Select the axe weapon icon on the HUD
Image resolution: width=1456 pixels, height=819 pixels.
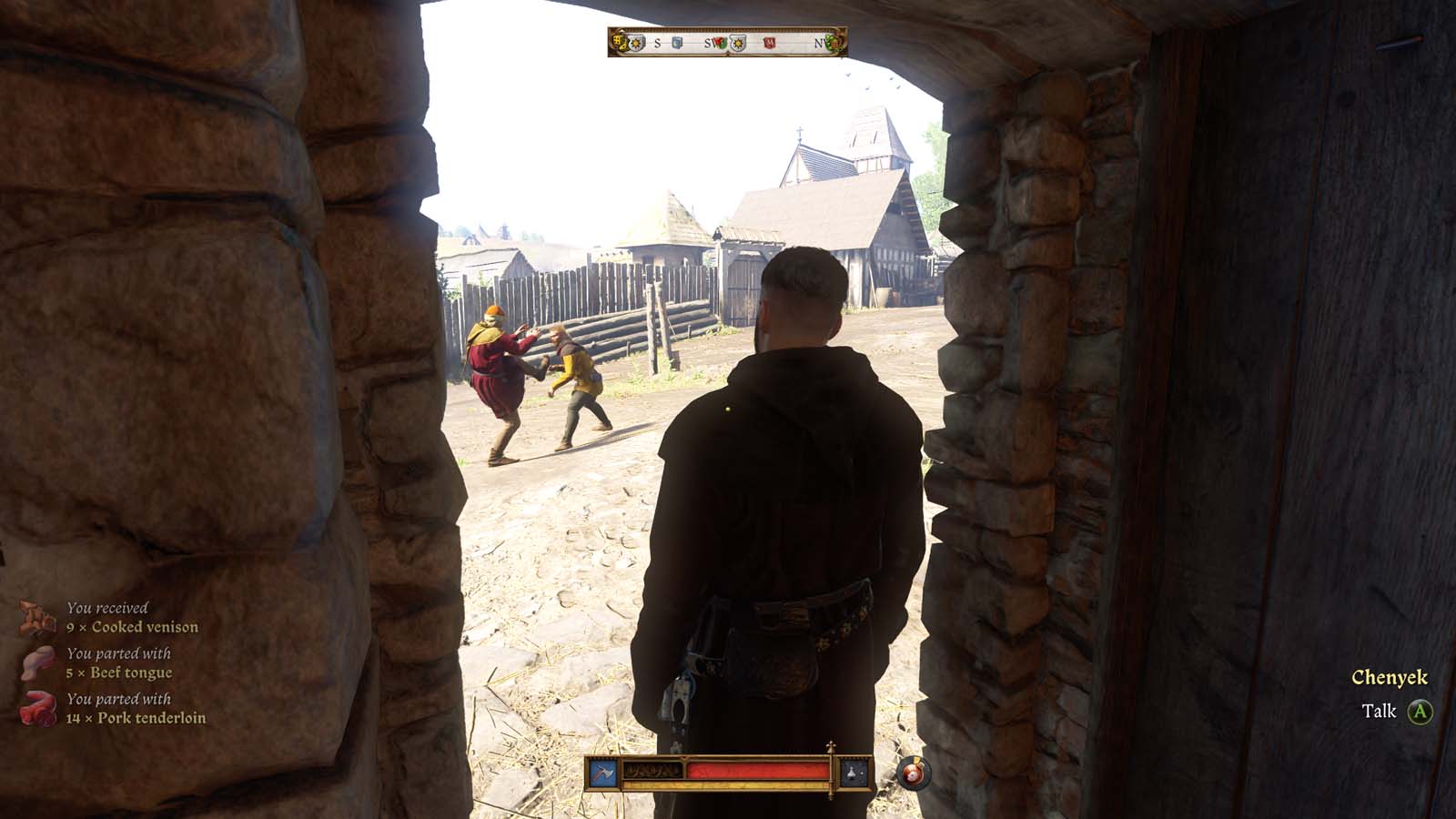pos(602,772)
